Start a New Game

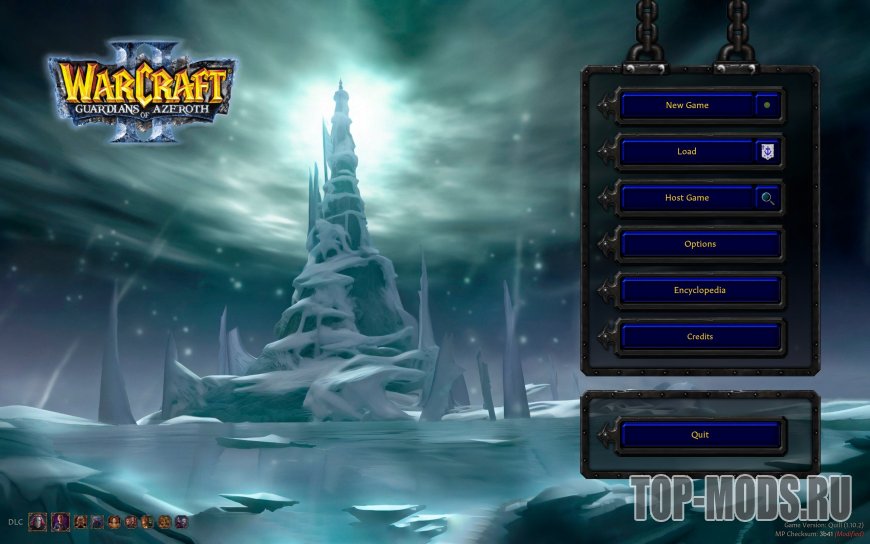coord(686,105)
